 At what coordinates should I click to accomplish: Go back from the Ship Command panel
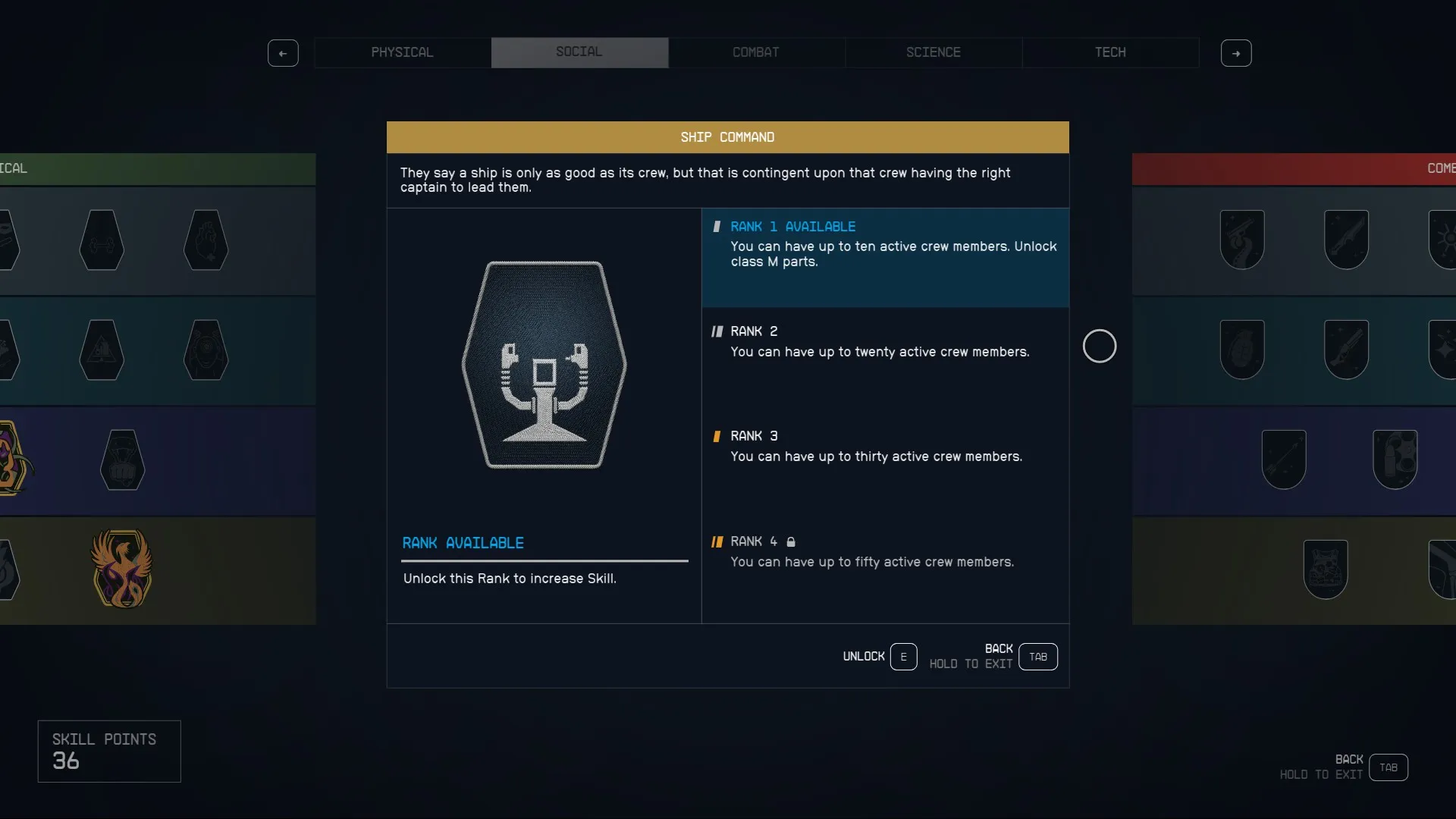(1037, 657)
